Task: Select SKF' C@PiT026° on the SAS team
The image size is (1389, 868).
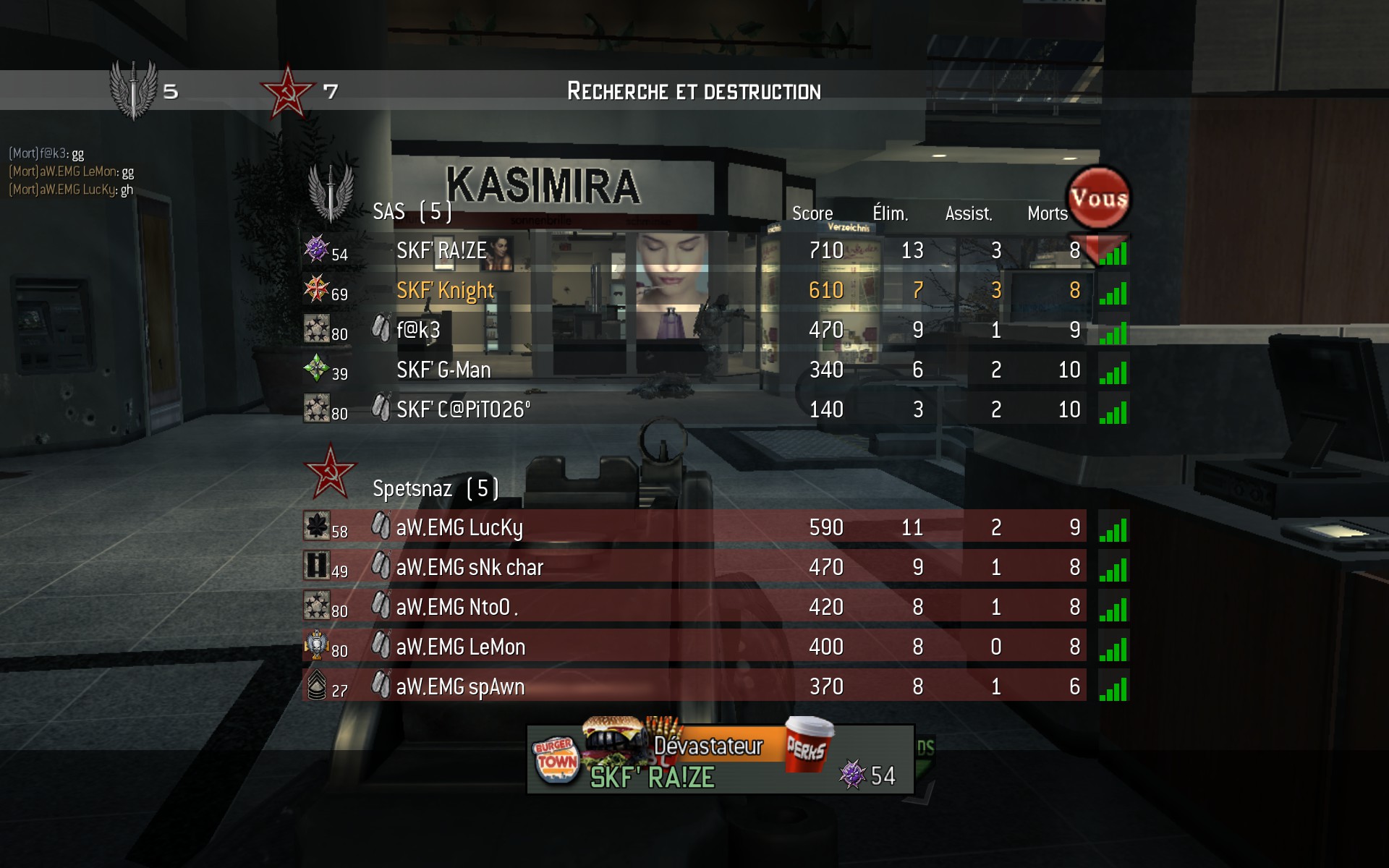Action: coord(463,410)
